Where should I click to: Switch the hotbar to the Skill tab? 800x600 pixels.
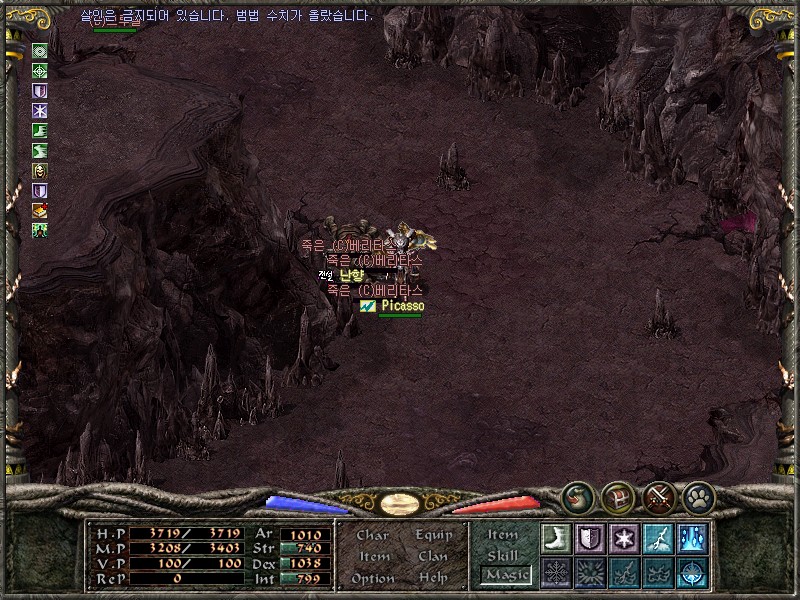(503, 555)
